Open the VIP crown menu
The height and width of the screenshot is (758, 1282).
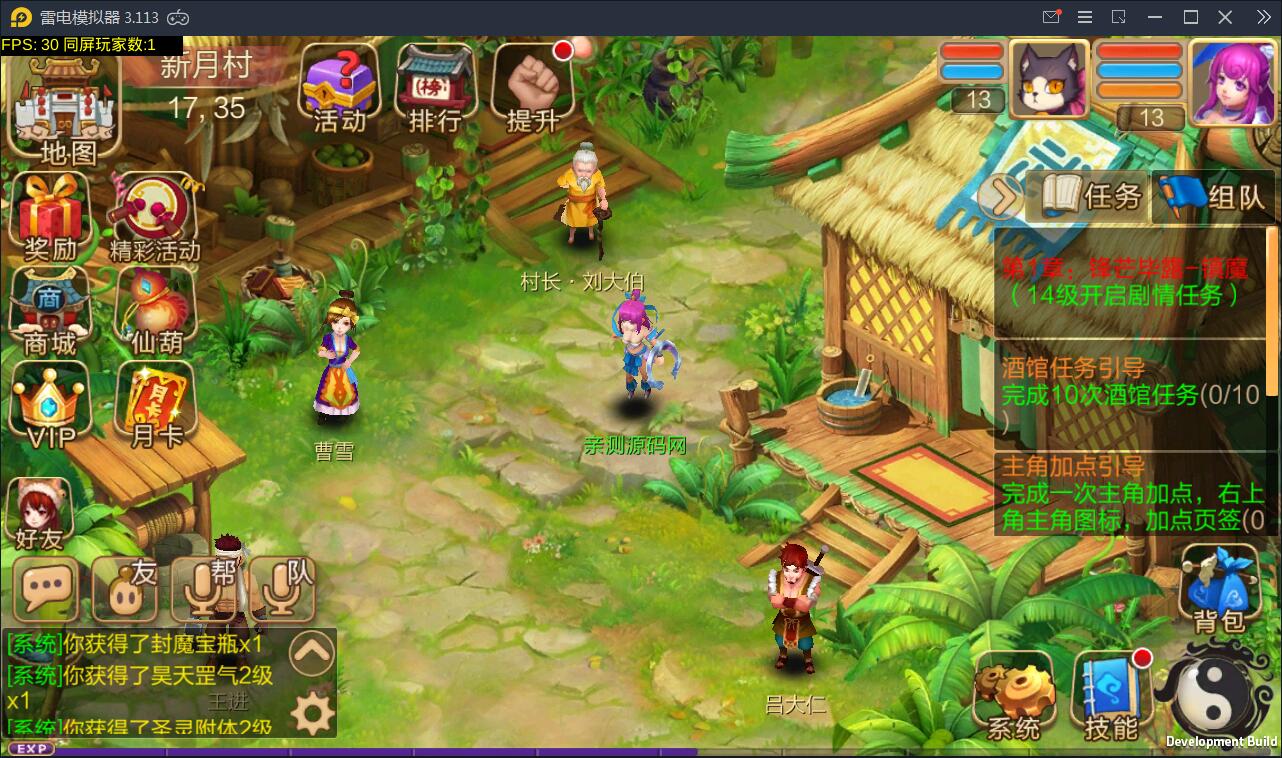(x=50, y=406)
